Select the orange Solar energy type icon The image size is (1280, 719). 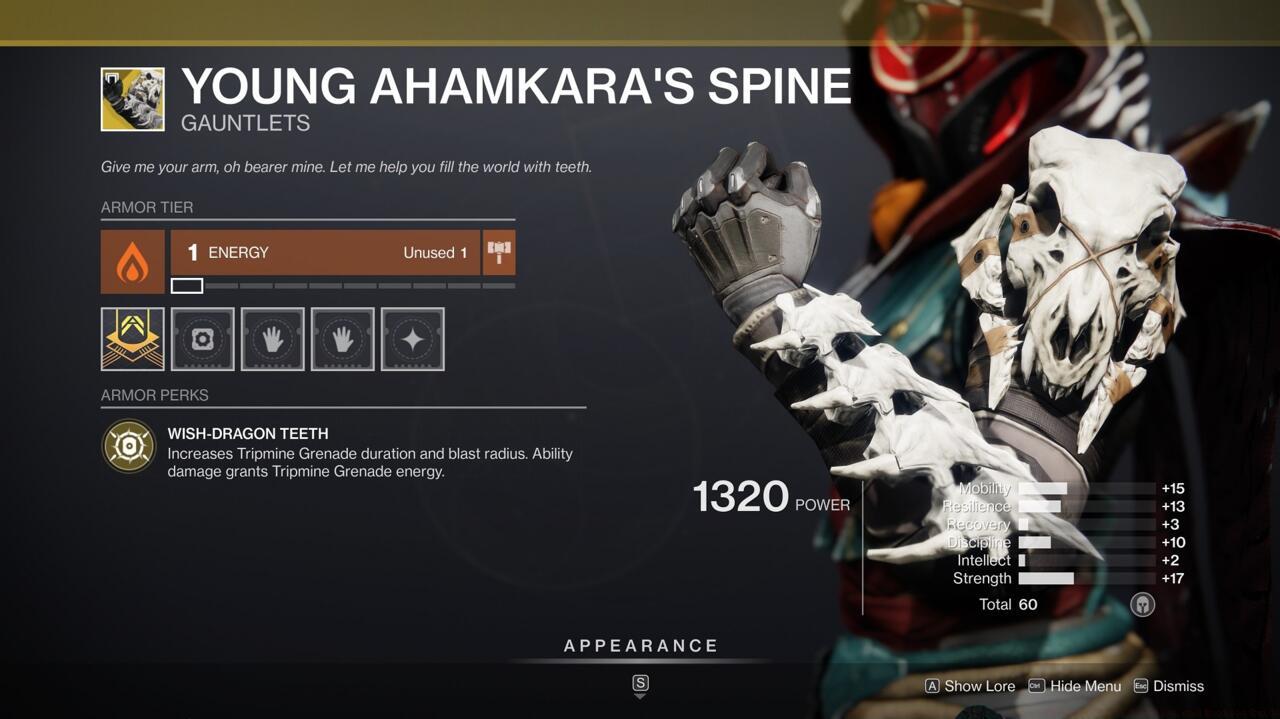click(x=132, y=262)
